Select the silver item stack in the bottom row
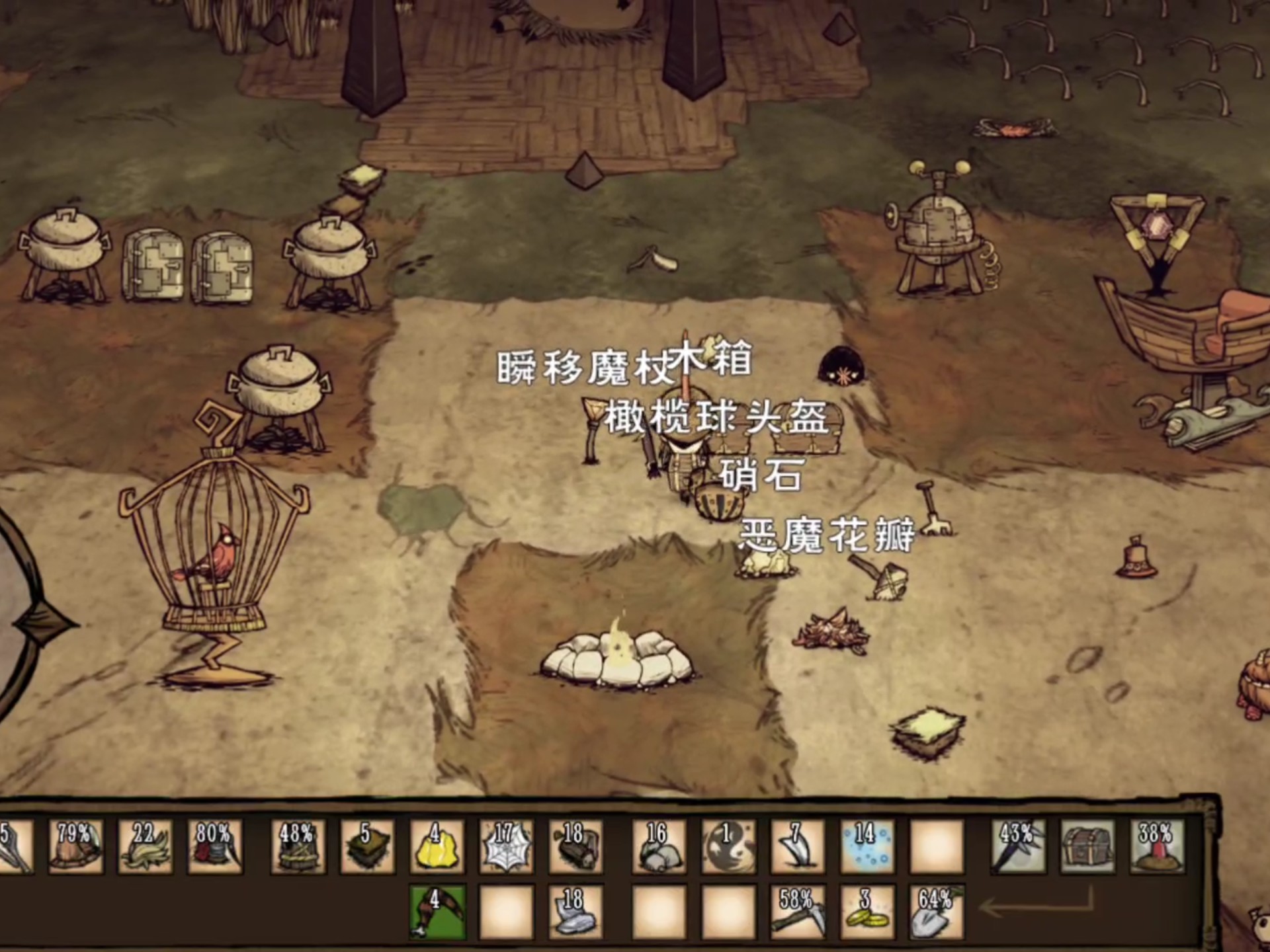Viewport: 1270px width, 952px height. [575, 912]
